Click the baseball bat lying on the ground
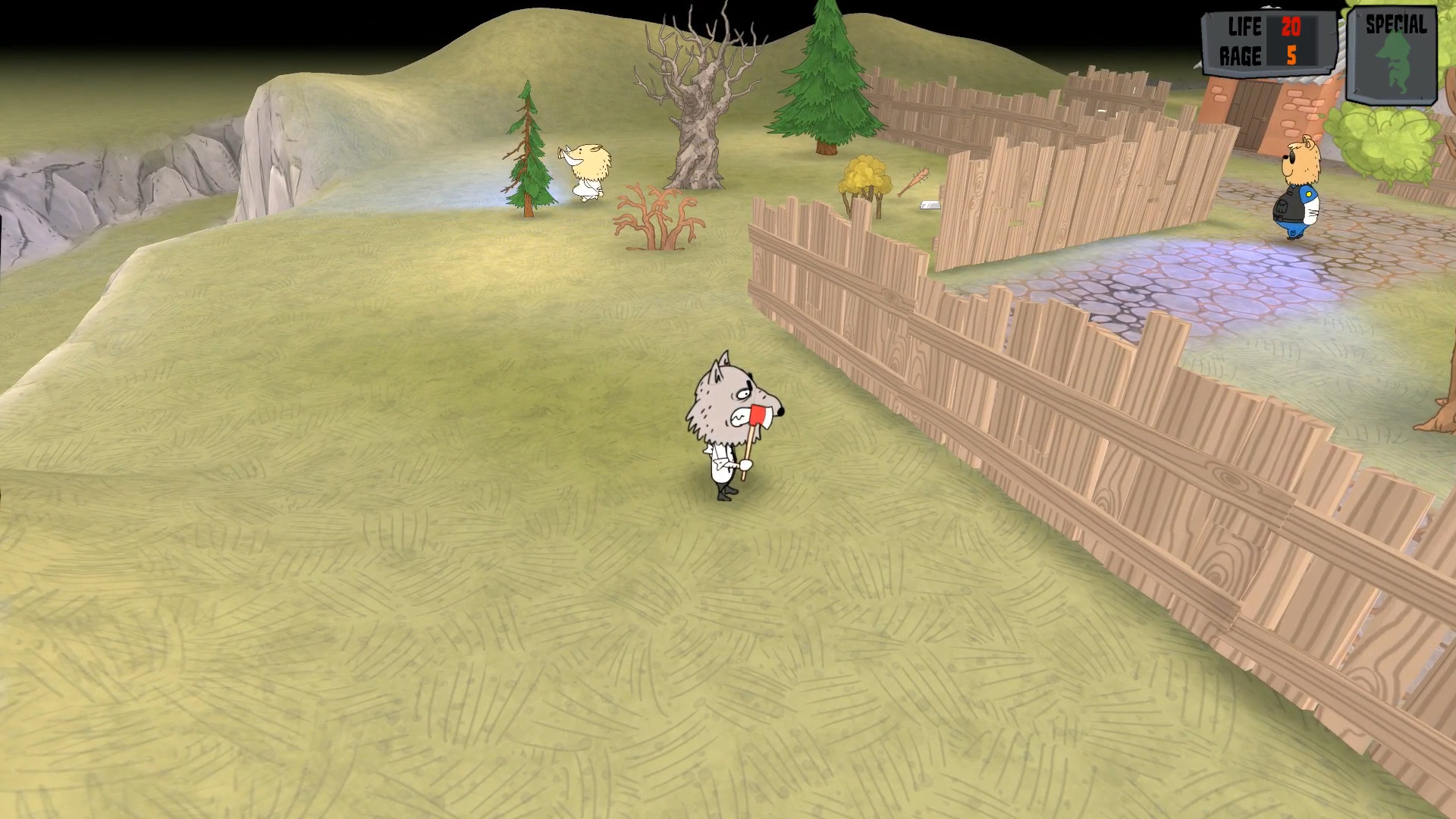The width and height of the screenshot is (1456, 819). point(914,182)
